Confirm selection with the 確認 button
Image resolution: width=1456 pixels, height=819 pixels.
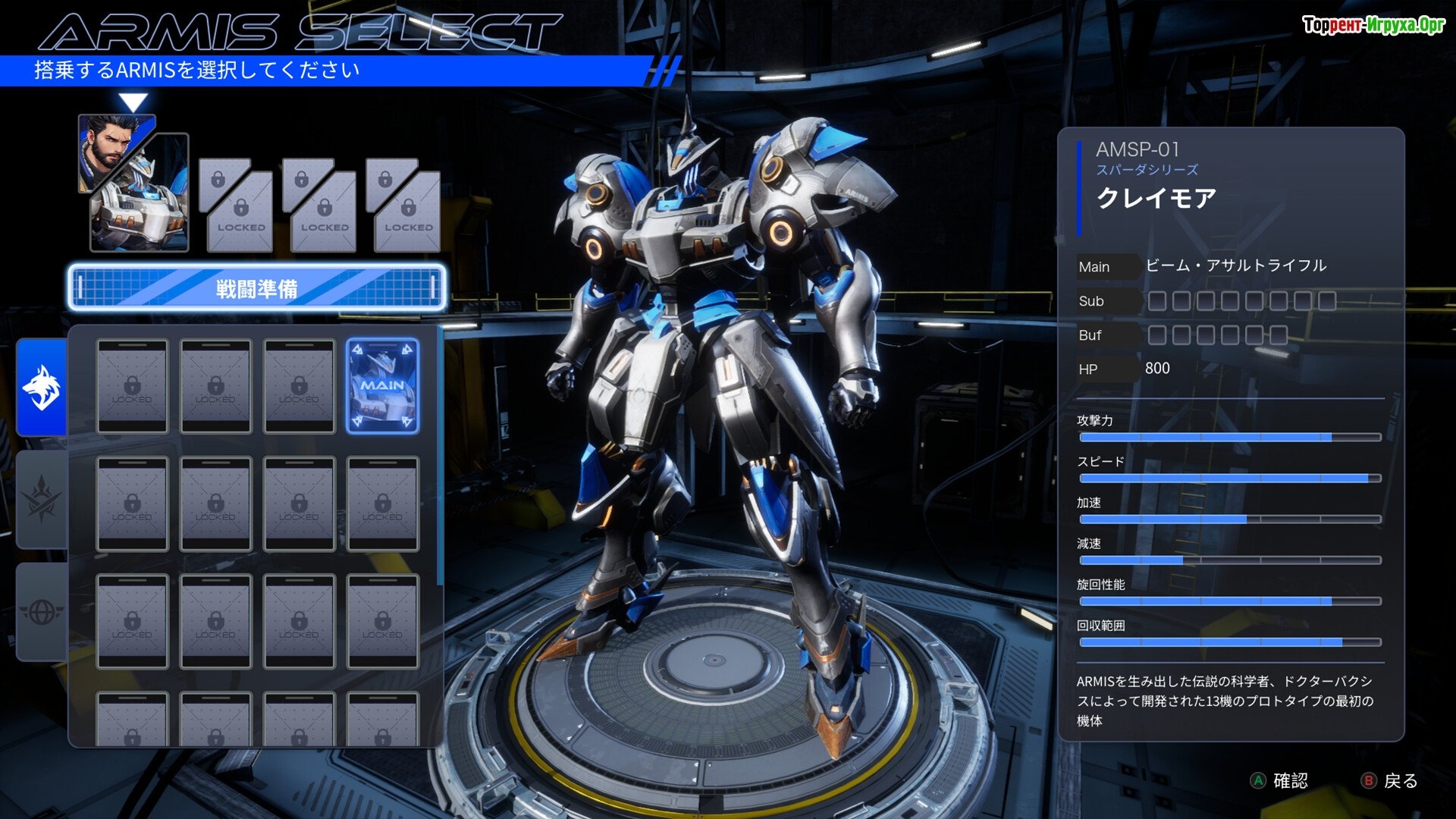[x=1279, y=780]
